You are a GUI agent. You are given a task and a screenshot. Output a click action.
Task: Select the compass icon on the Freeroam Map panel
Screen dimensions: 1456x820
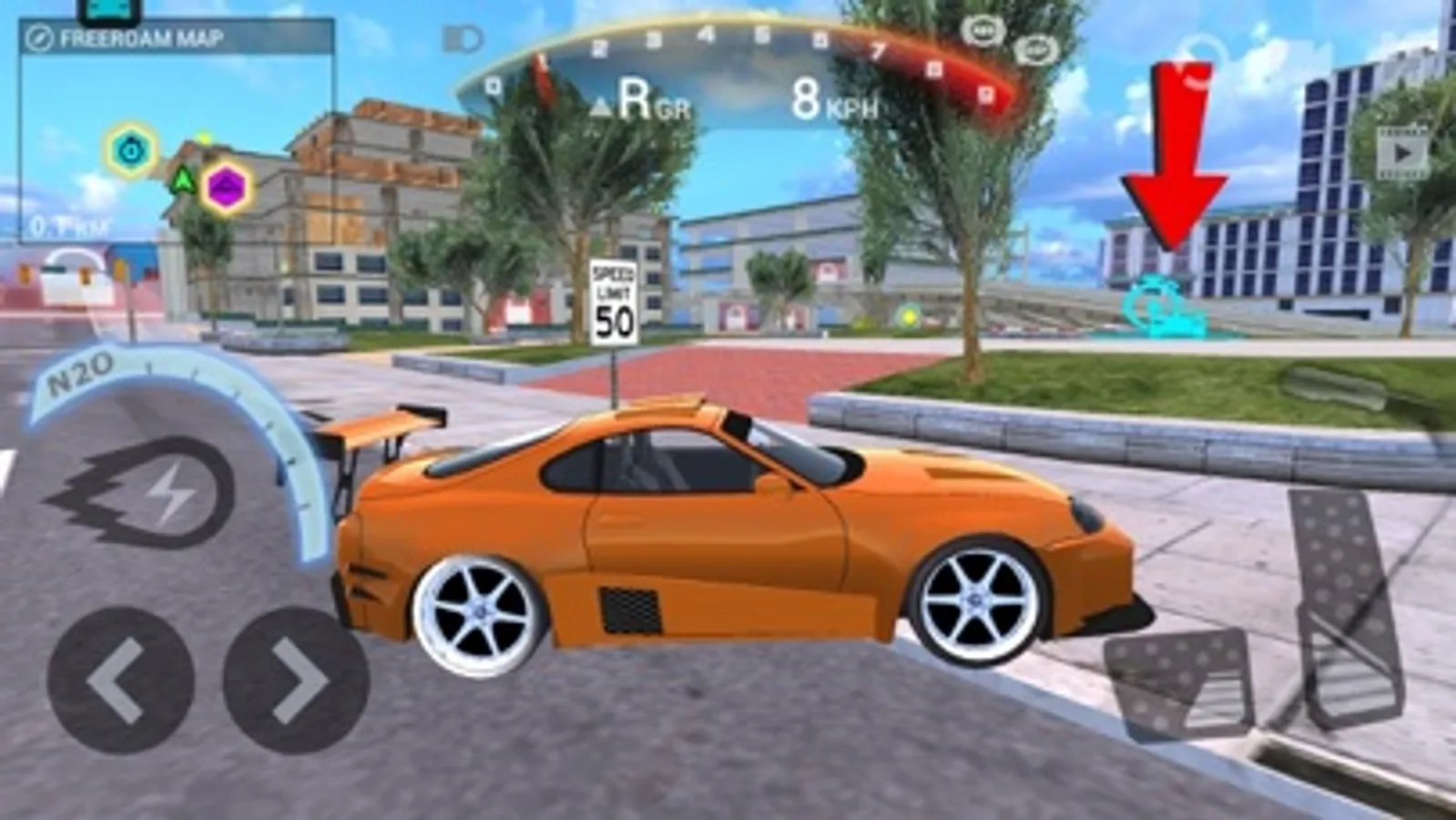[39, 37]
